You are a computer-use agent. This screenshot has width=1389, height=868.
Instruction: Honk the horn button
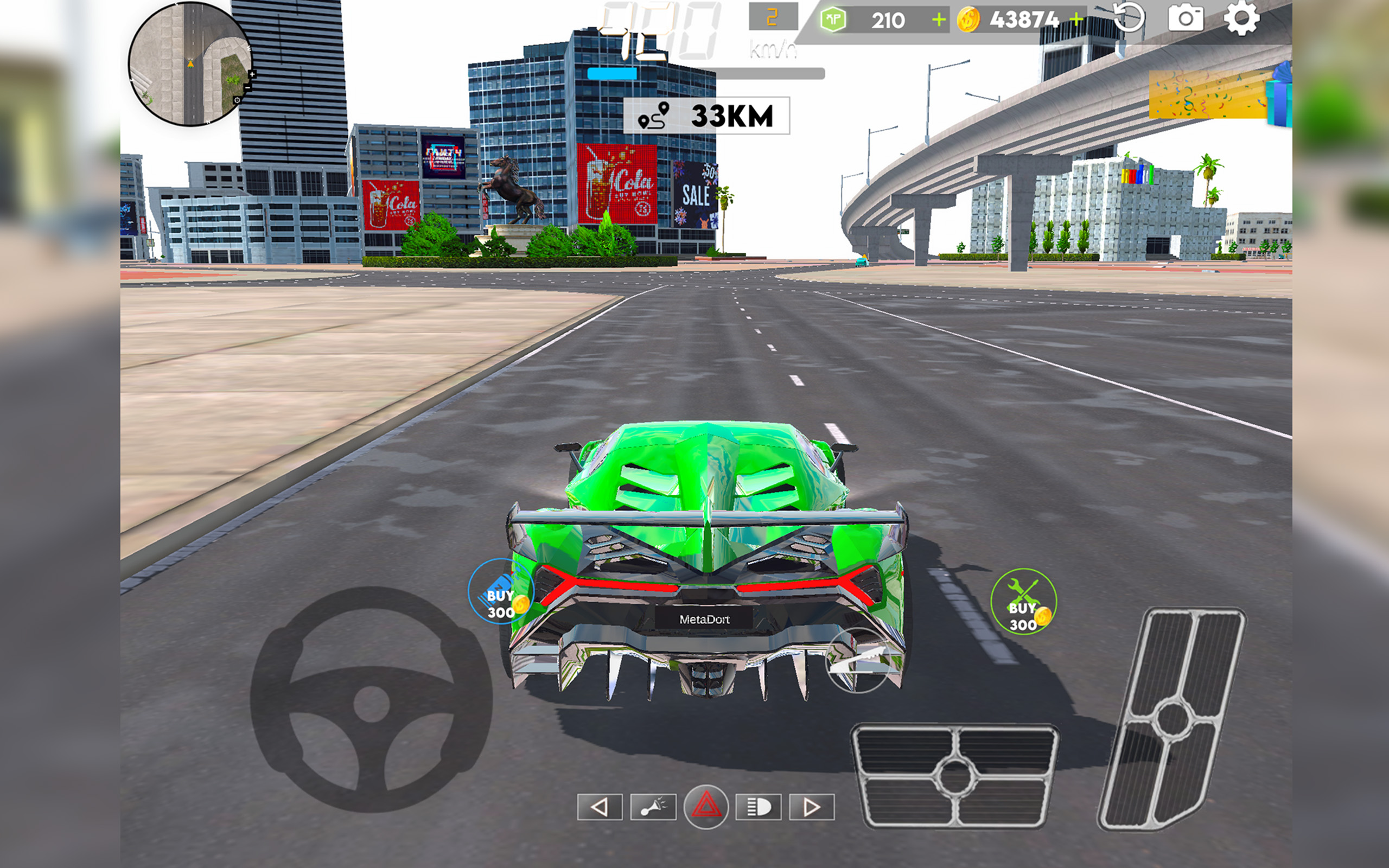653,806
